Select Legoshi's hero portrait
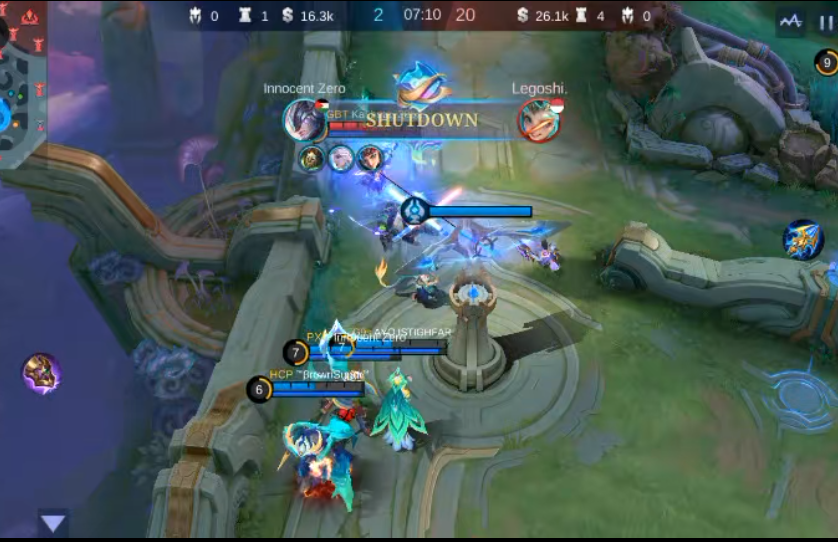Viewport: 838px width, 542px height. [x=538, y=120]
